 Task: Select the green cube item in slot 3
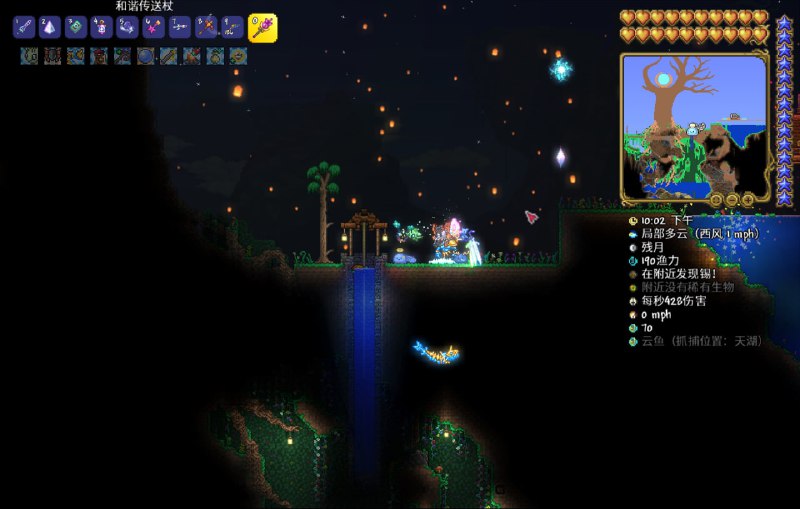click(x=76, y=28)
